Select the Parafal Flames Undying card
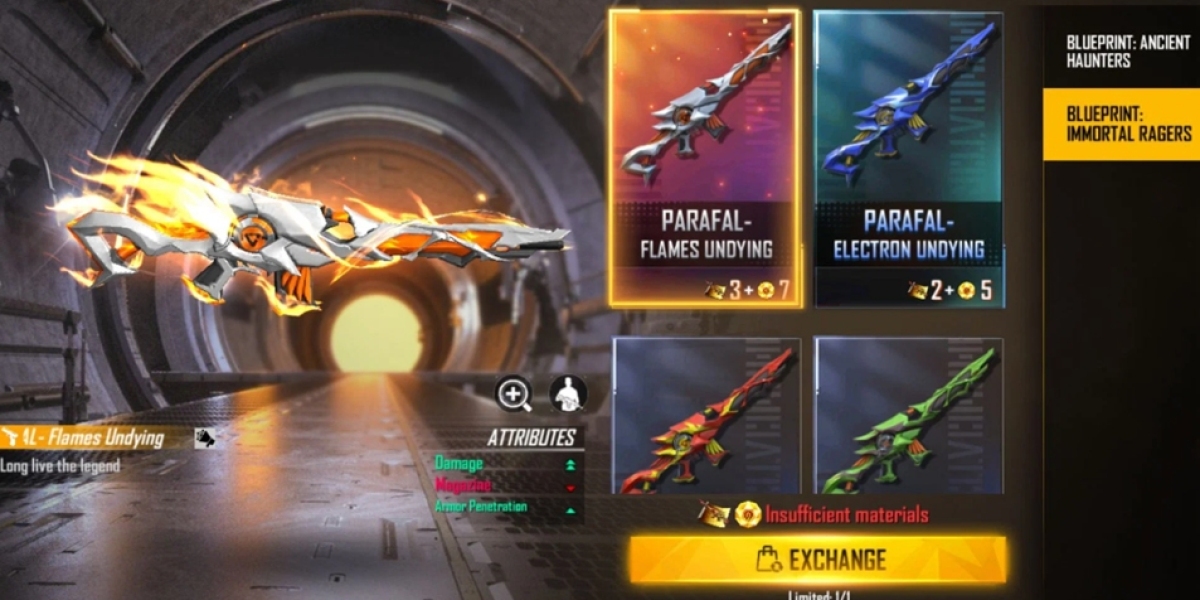 tap(705, 158)
